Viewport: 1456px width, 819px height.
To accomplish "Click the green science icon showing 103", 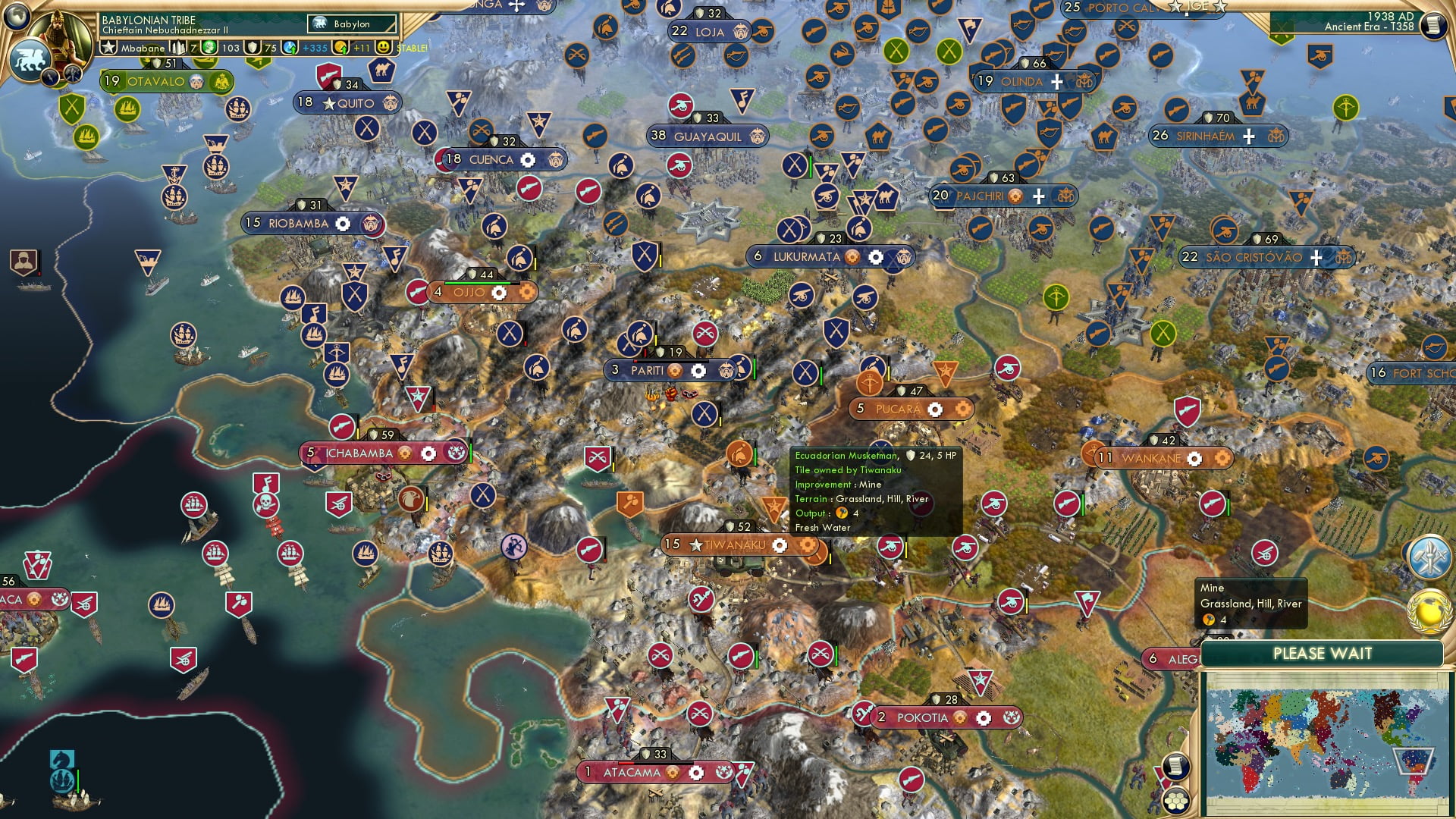I will pos(210,47).
